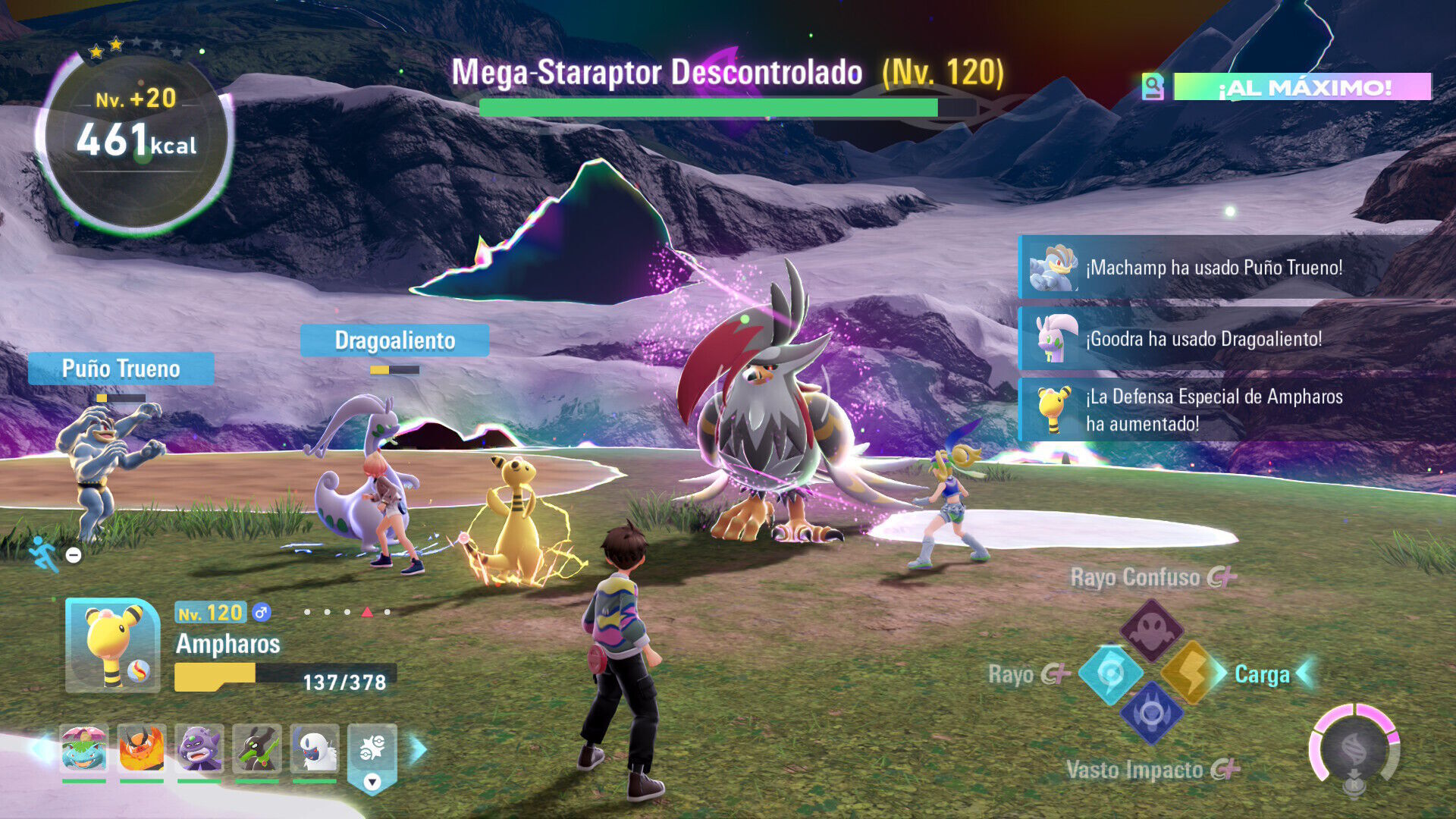Select the purple Pokémon party slot

point(199,749)
